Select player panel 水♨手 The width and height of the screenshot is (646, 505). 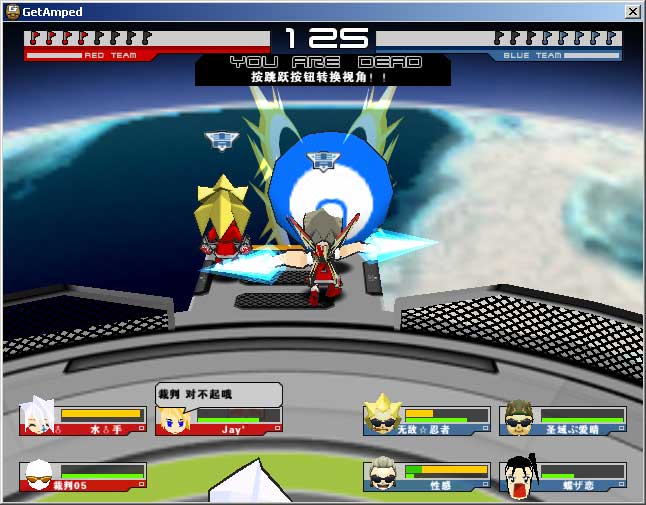[x=83, y=420]
